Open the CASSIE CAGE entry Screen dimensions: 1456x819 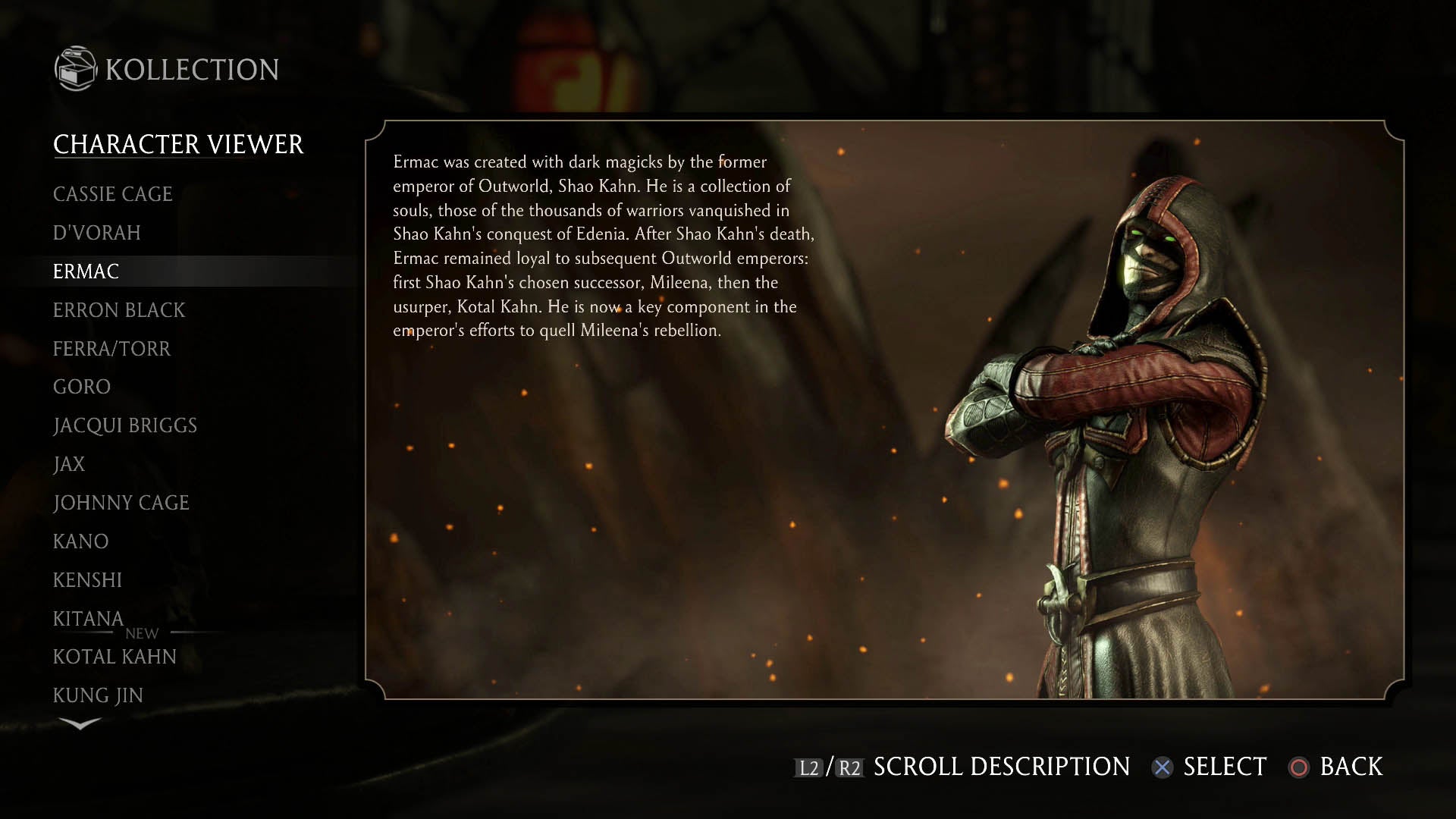click(112, 194)
